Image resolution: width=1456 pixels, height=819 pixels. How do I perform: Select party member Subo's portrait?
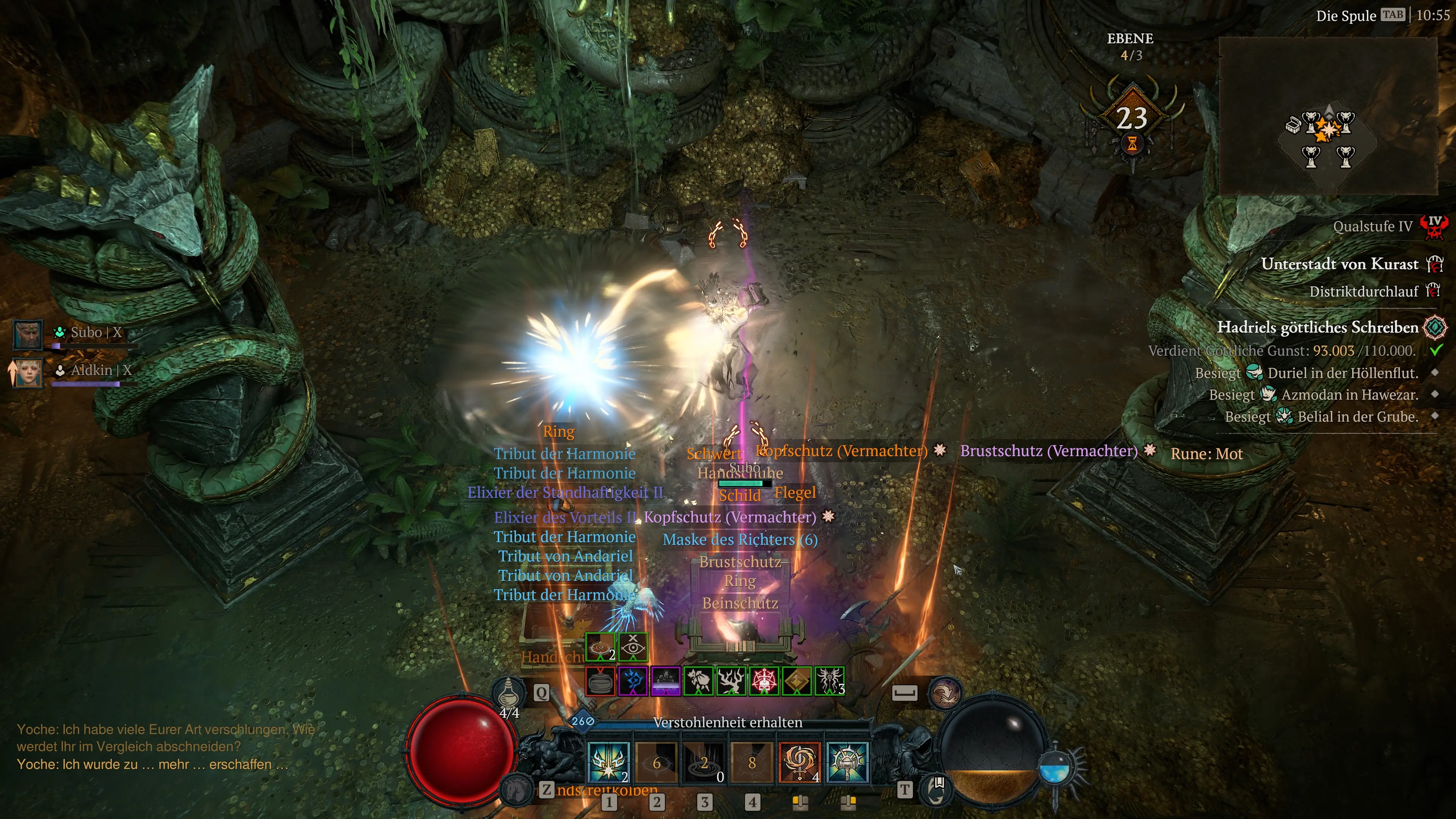pos(27,334)
